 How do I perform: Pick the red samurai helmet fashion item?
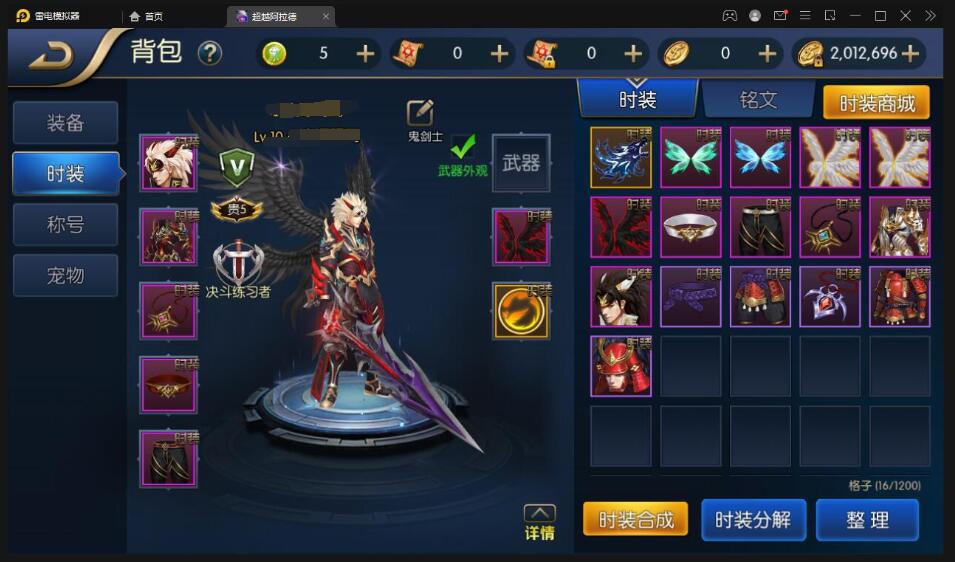(x=620, y=366)
